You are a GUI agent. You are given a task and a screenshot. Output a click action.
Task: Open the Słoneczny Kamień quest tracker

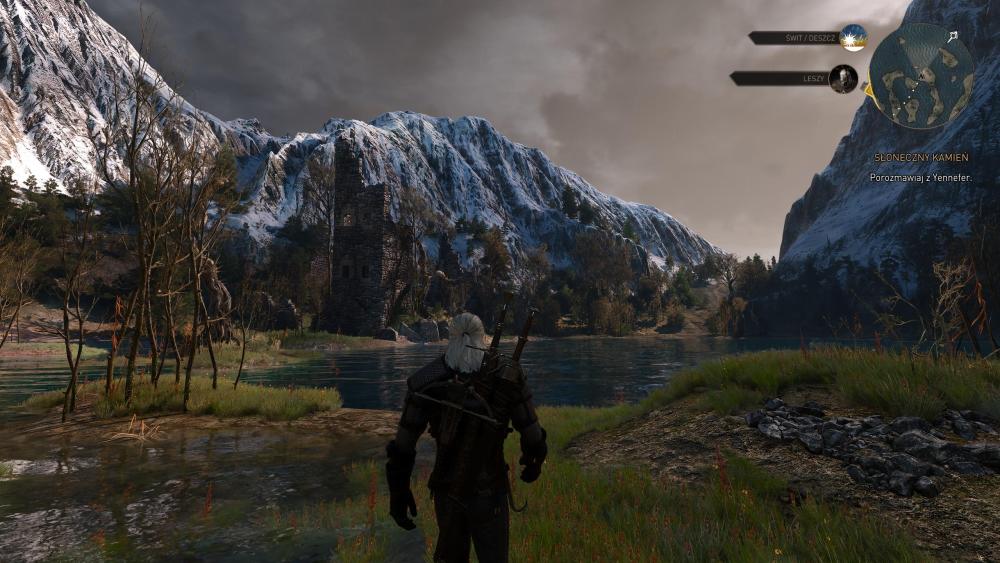[920, 158]
